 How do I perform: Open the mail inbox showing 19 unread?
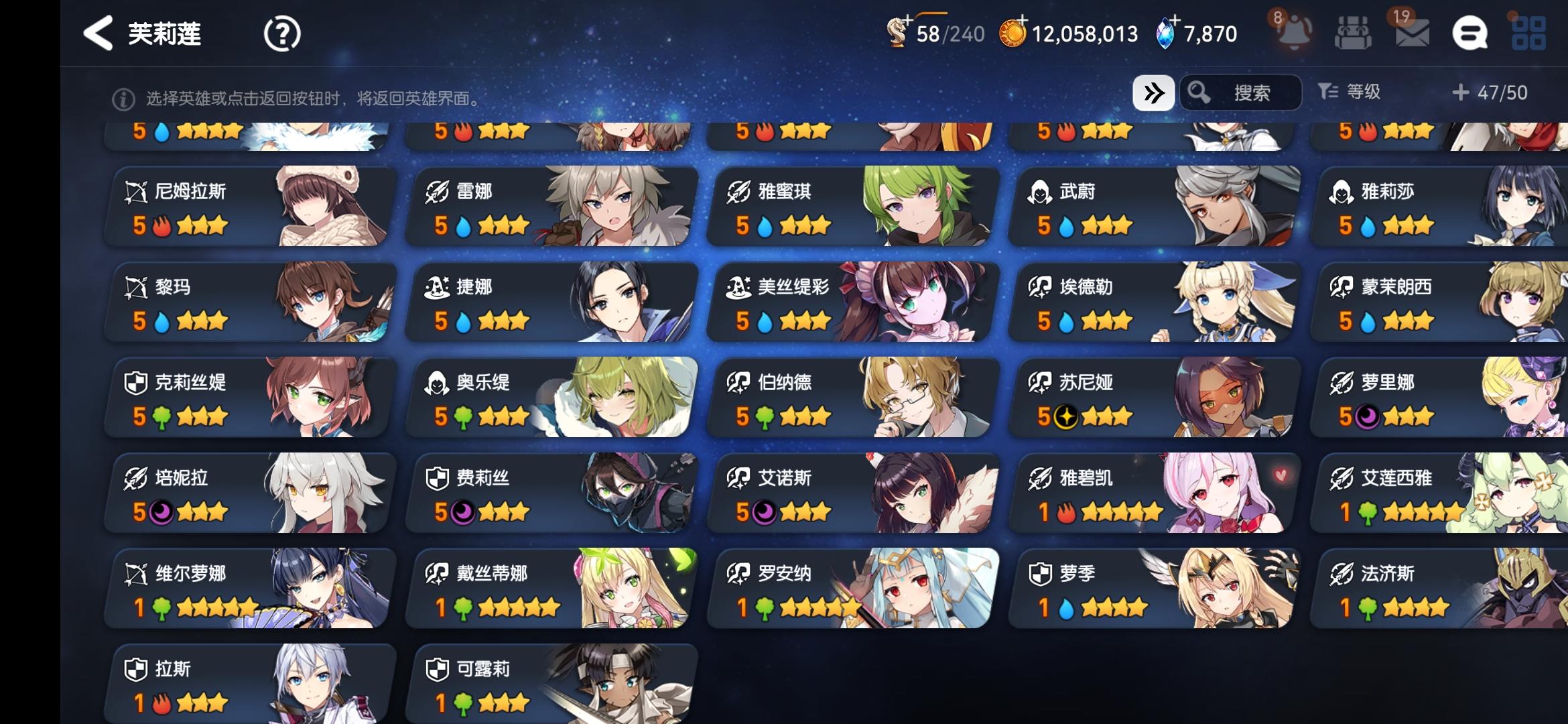click(1413, 32)
